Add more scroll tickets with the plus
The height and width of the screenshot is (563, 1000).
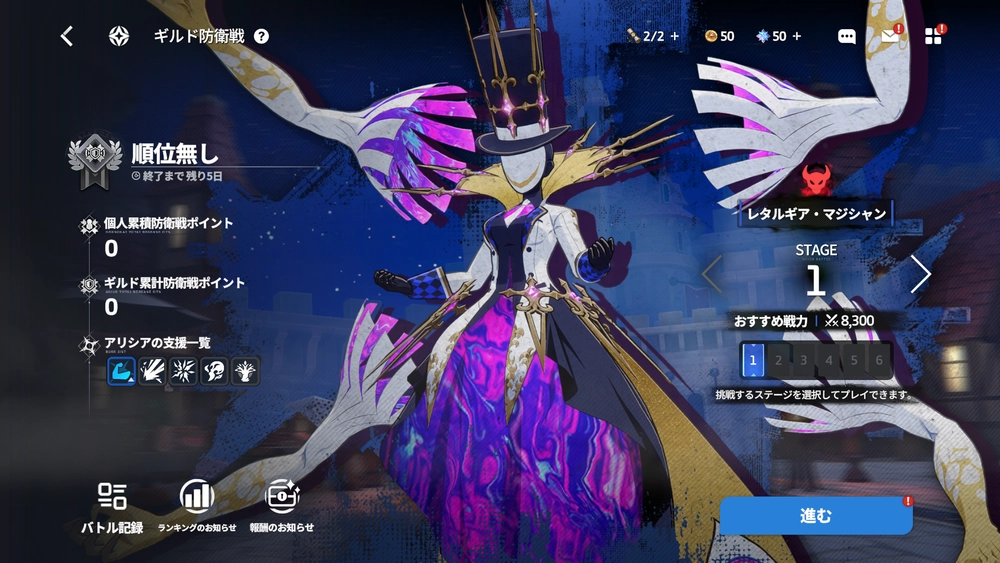(675, 36)
